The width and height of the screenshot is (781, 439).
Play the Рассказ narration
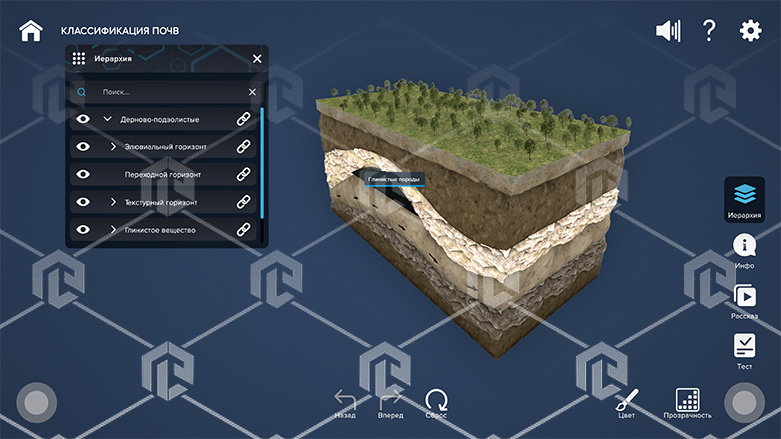click(x=744, y=299)
